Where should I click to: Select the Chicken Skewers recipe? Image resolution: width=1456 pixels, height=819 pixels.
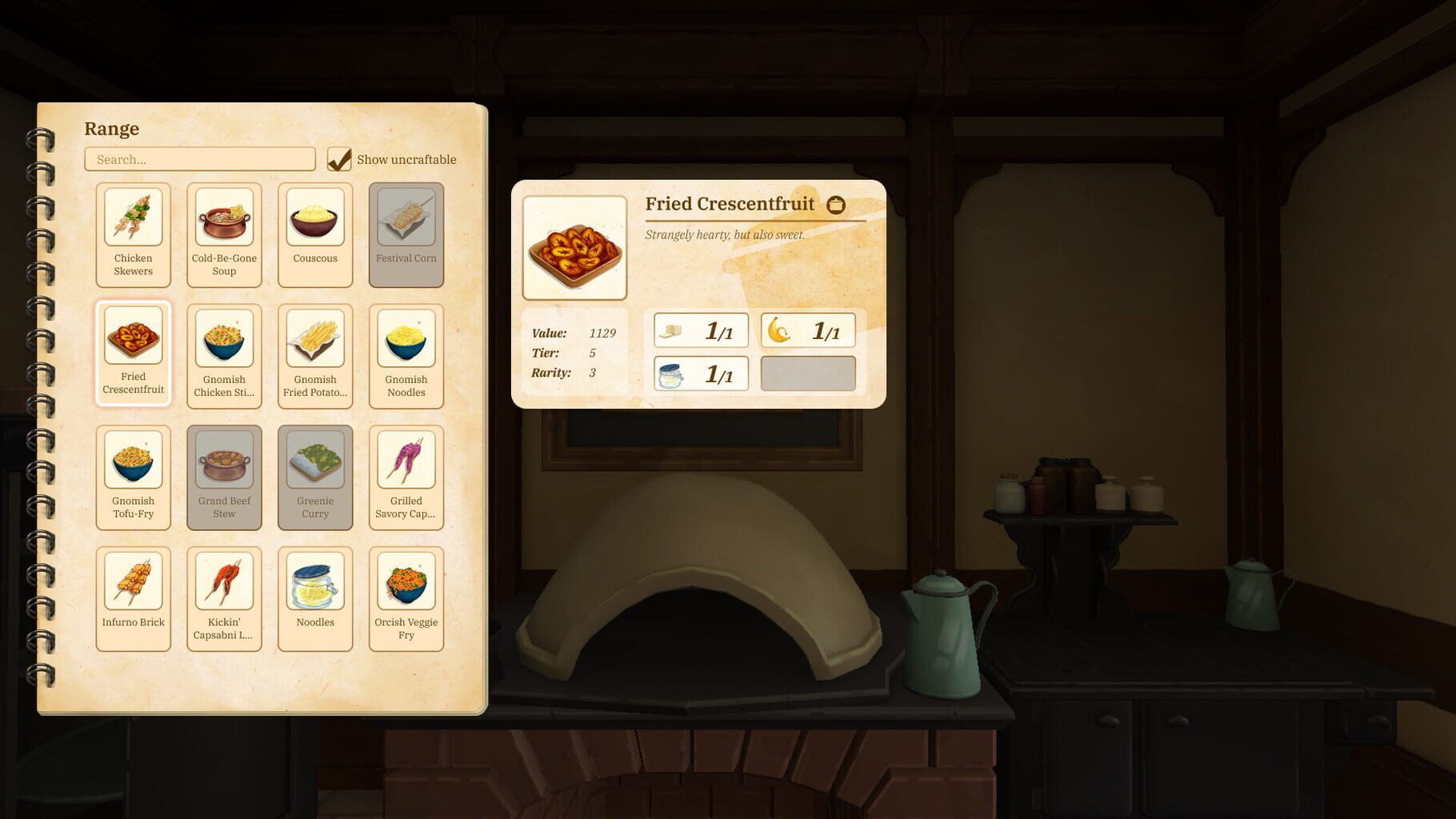point(133,234)
